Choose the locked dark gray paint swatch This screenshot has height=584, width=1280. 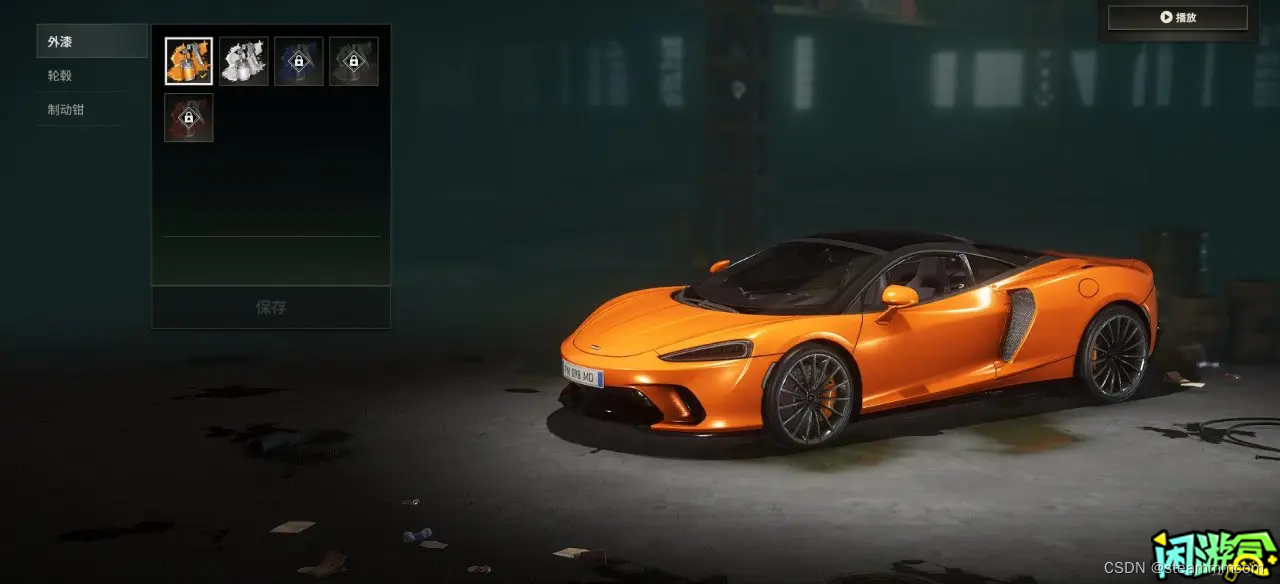(x=354, y=61)
